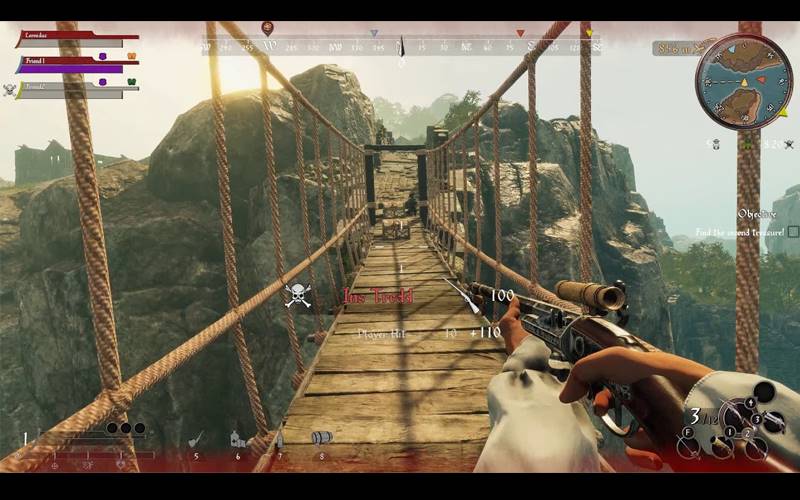Click the yellow triangle marker on compass
Viewport: 800px width, 500px height.
(590, 33)
